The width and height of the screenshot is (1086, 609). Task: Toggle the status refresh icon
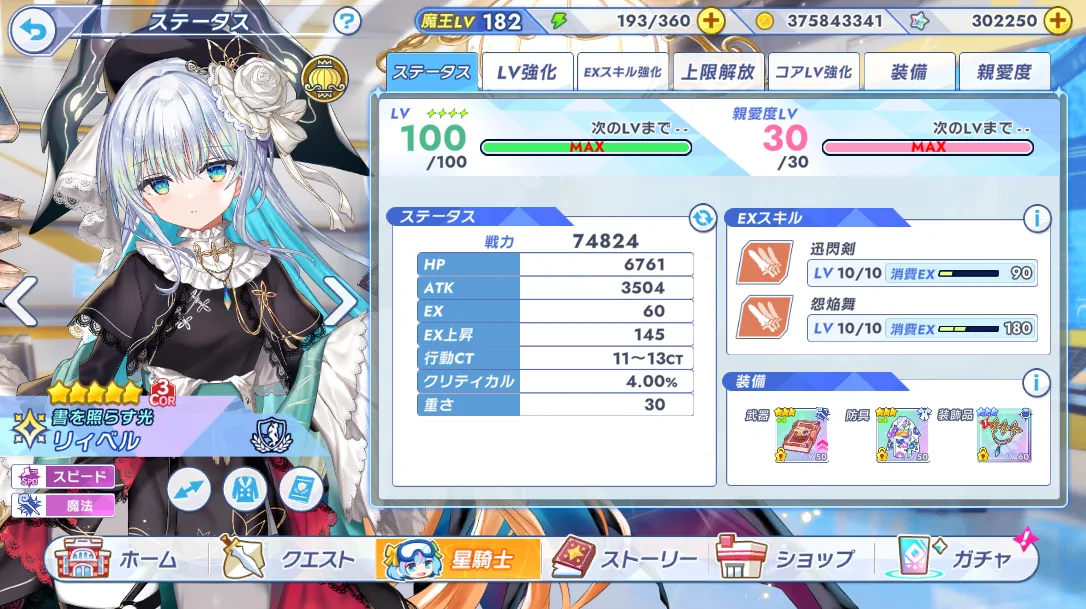coord(703,217)
